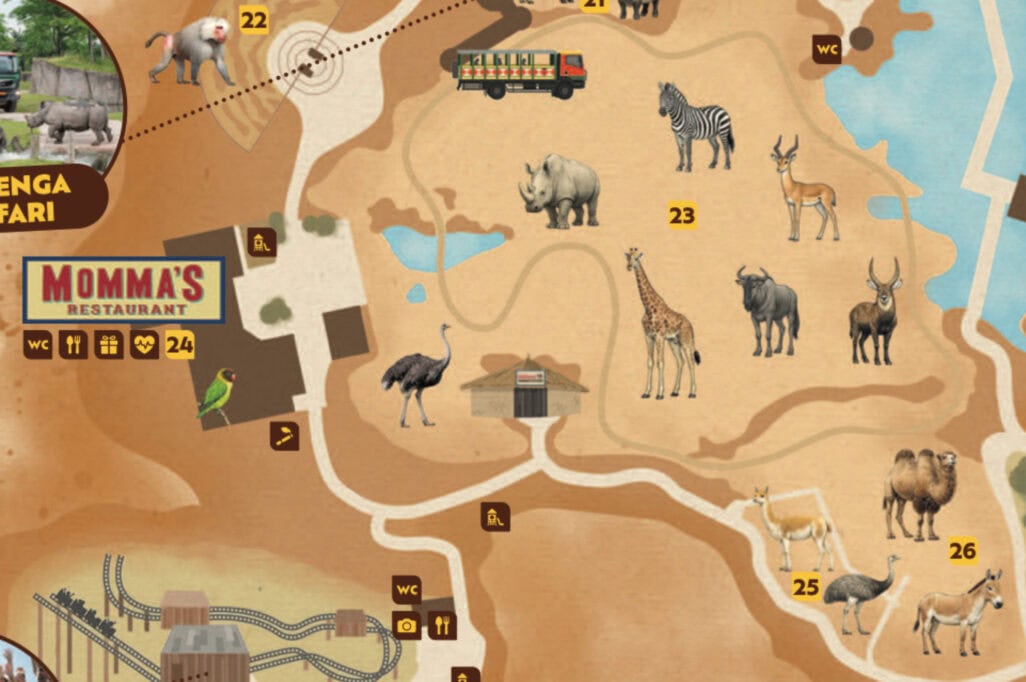Click the gift shop icon
This screenshot has width=1026, height=682.
pyautogui.click(x=109, y=345)
